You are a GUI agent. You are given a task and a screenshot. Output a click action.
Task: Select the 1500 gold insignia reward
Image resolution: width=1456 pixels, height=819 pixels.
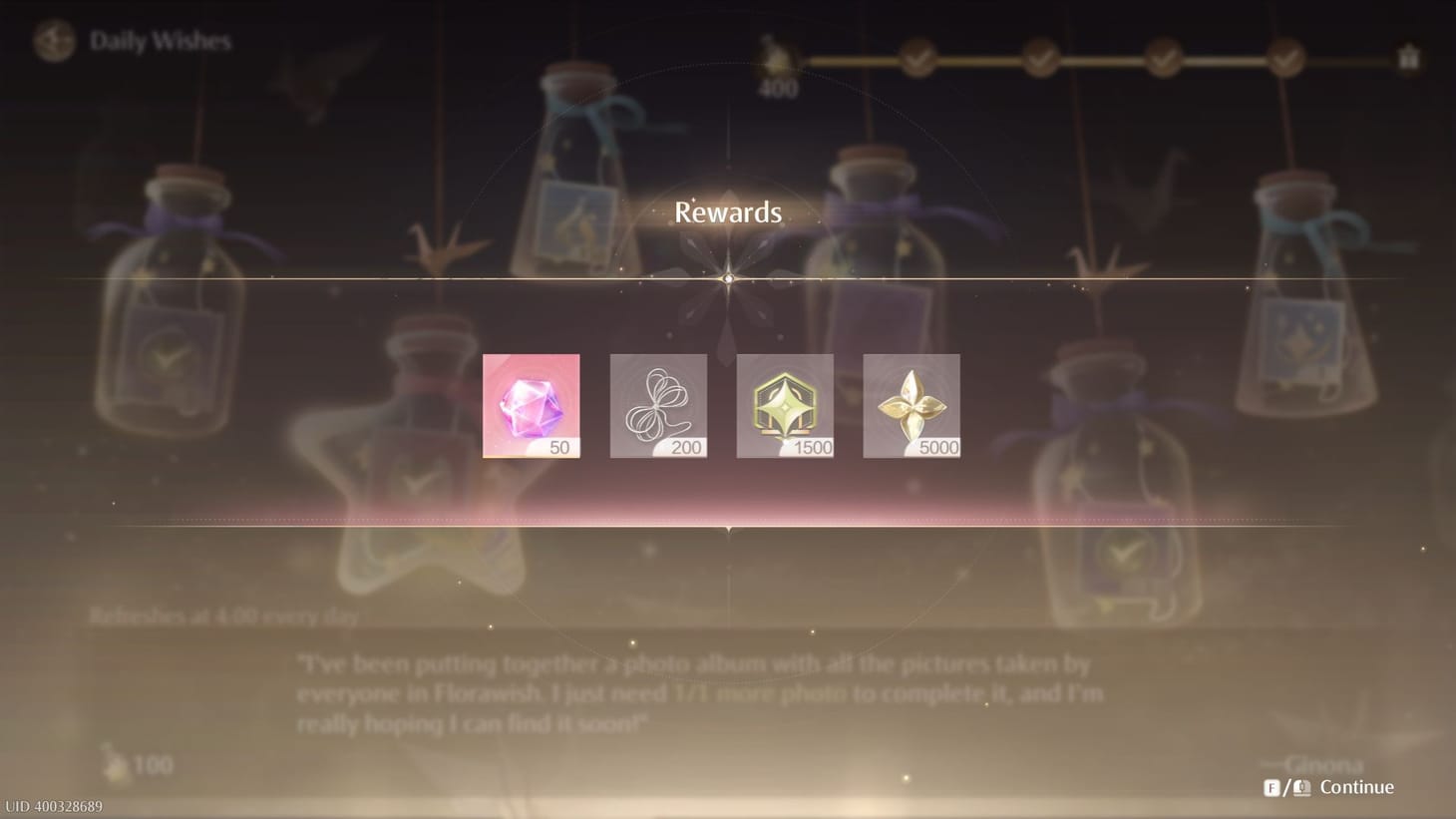pos(785,404)
